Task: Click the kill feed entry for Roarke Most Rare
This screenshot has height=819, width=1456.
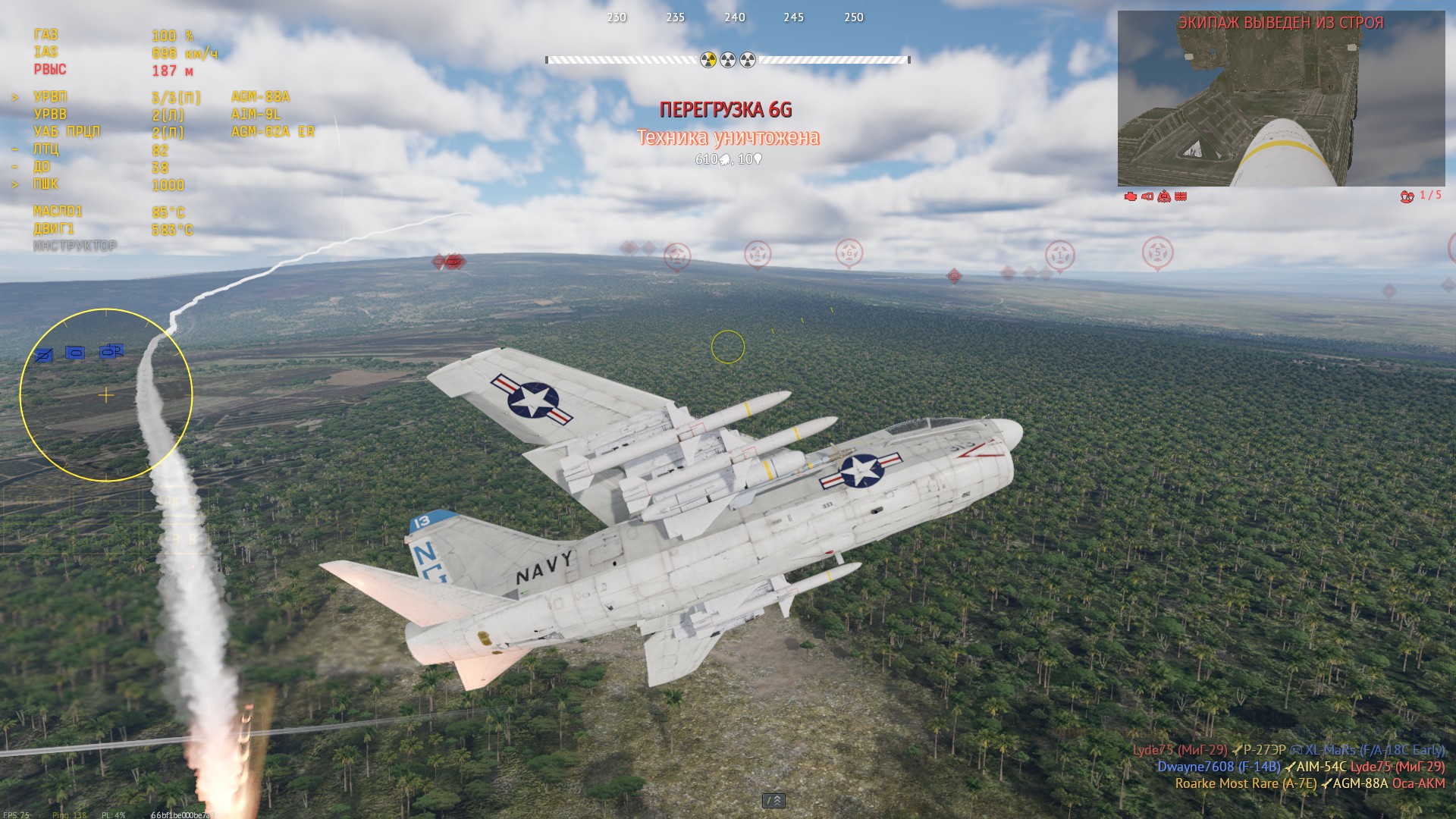Action: [x=1310, y=783]
